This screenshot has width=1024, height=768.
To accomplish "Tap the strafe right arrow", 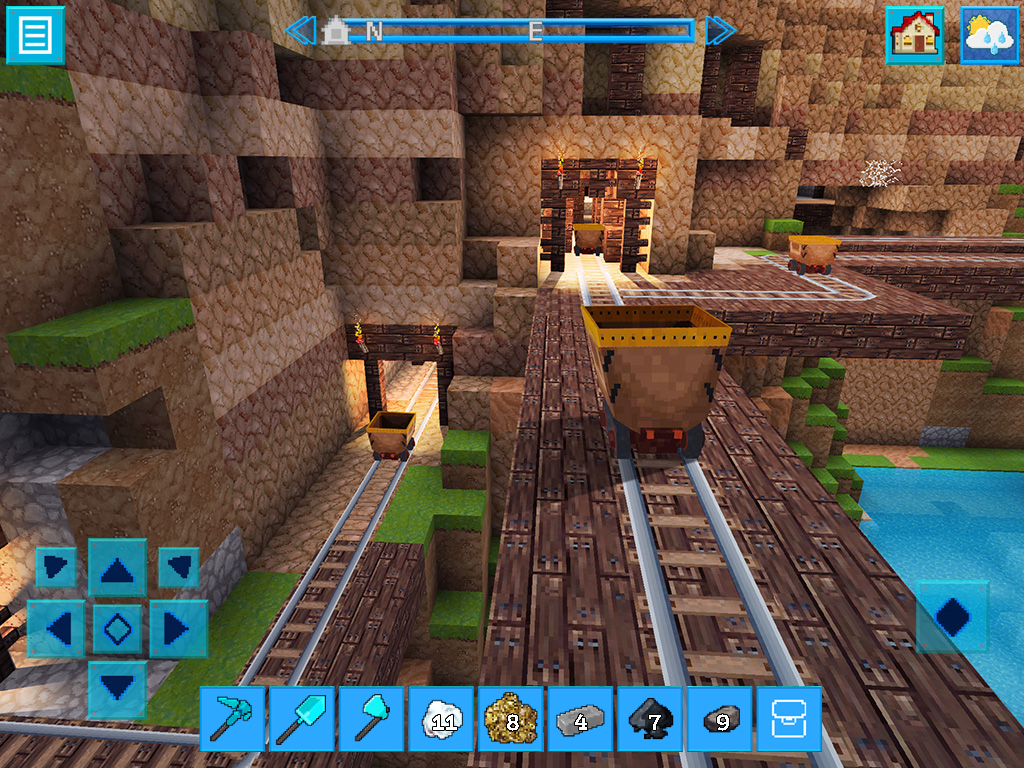I will coord(177,629).
